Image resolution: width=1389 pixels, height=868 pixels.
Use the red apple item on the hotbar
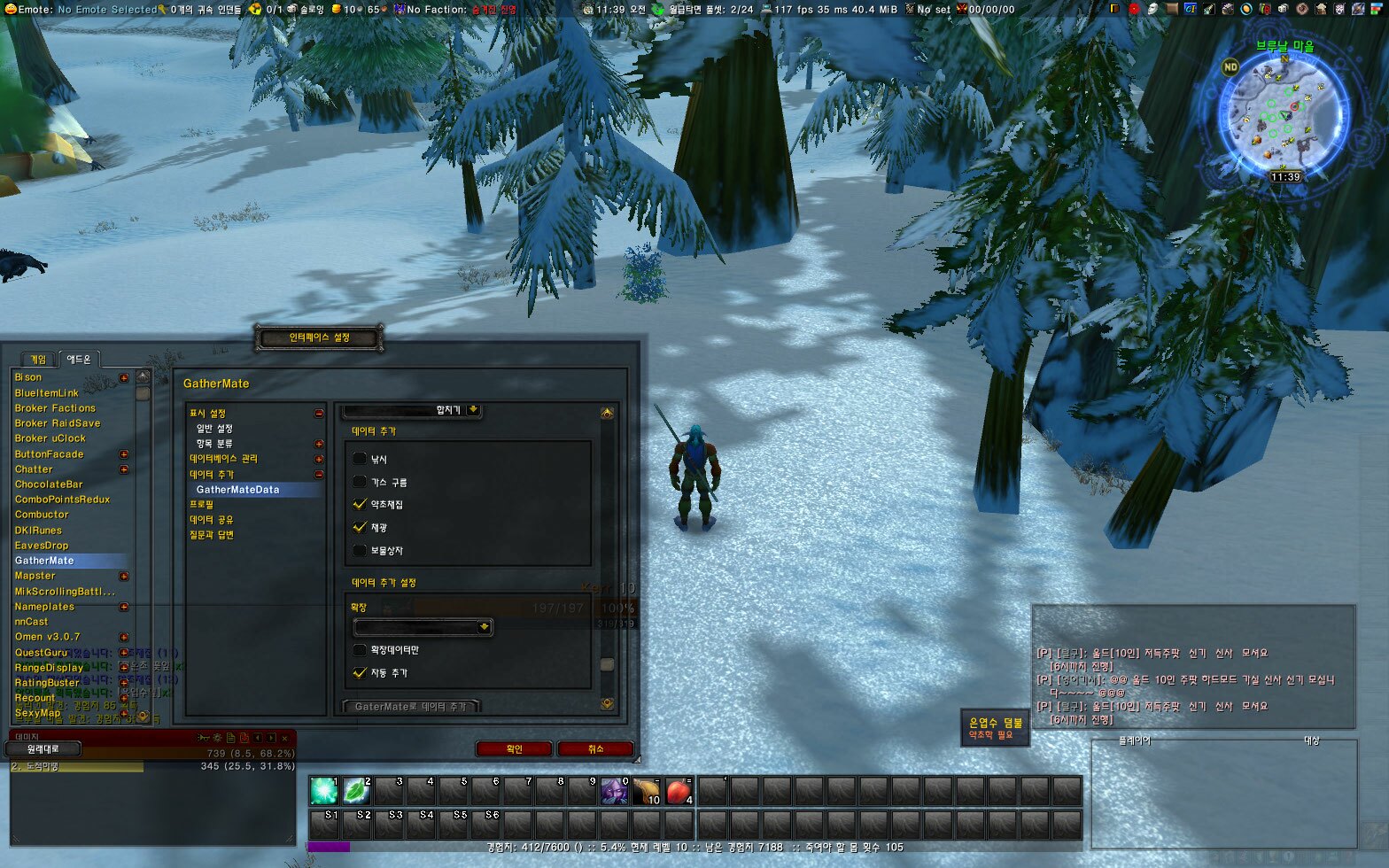tap(679, 791)
